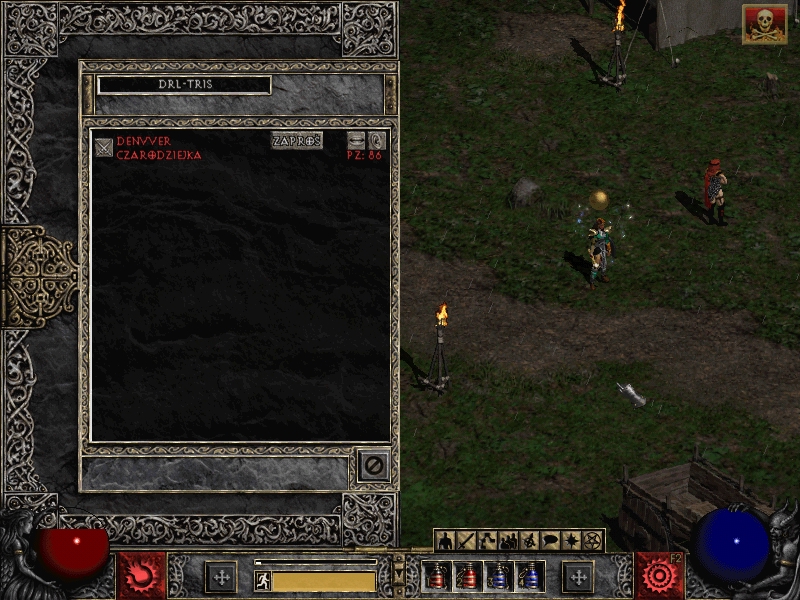Select the Denvver player name in the list
The width and height of the screenshot is (800, 600).
click(144, 142)
